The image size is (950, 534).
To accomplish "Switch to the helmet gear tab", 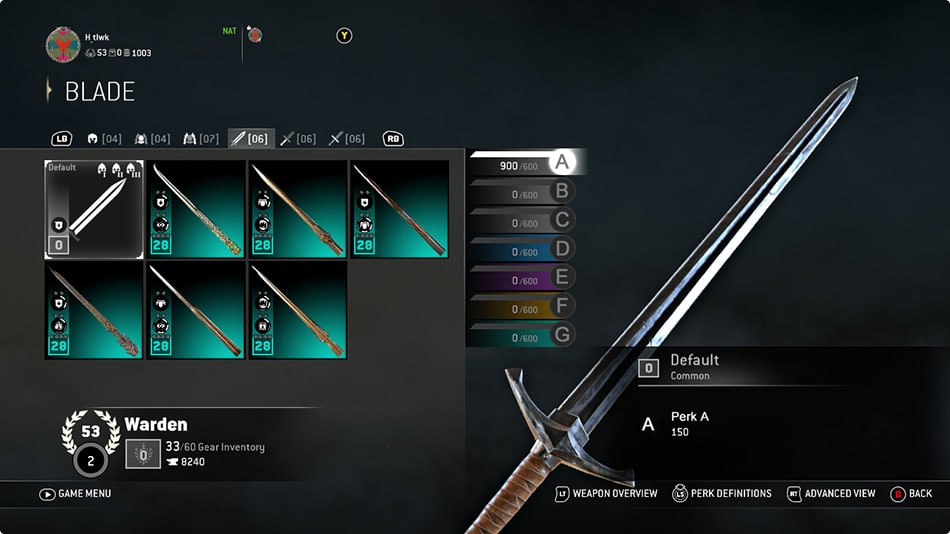I will [104, 139].
